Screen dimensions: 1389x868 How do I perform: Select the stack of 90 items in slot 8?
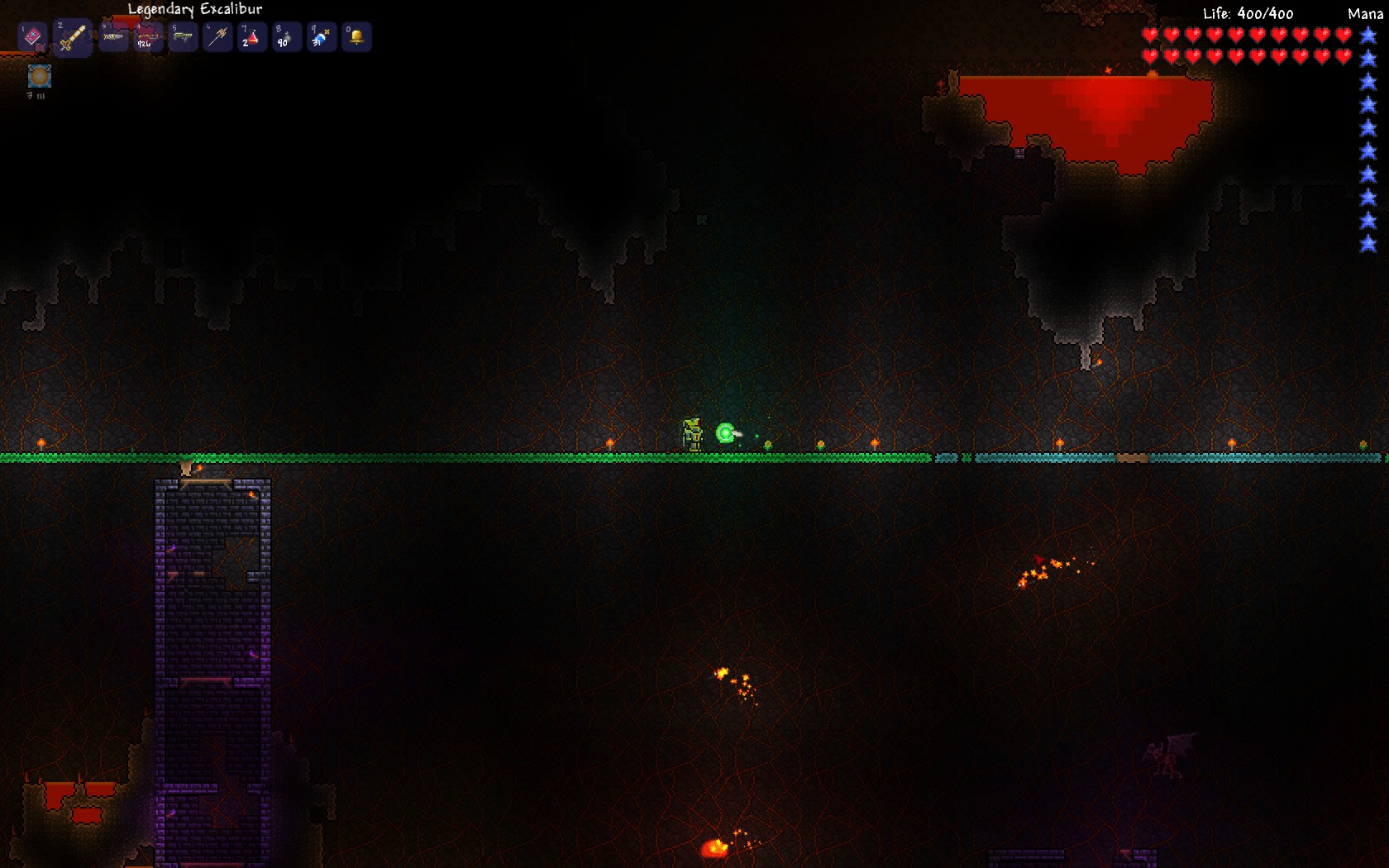coord(286,37)
